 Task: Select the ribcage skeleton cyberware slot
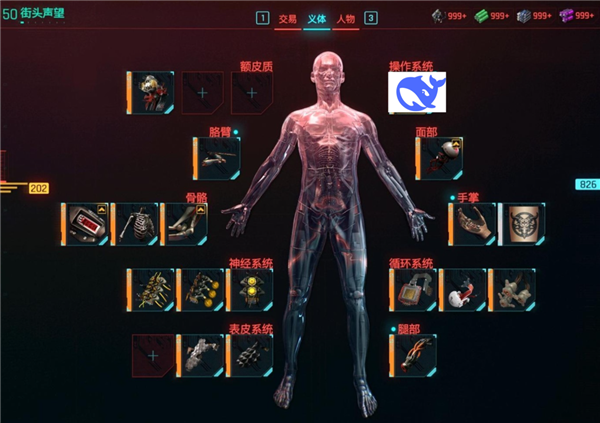[136, 224]
